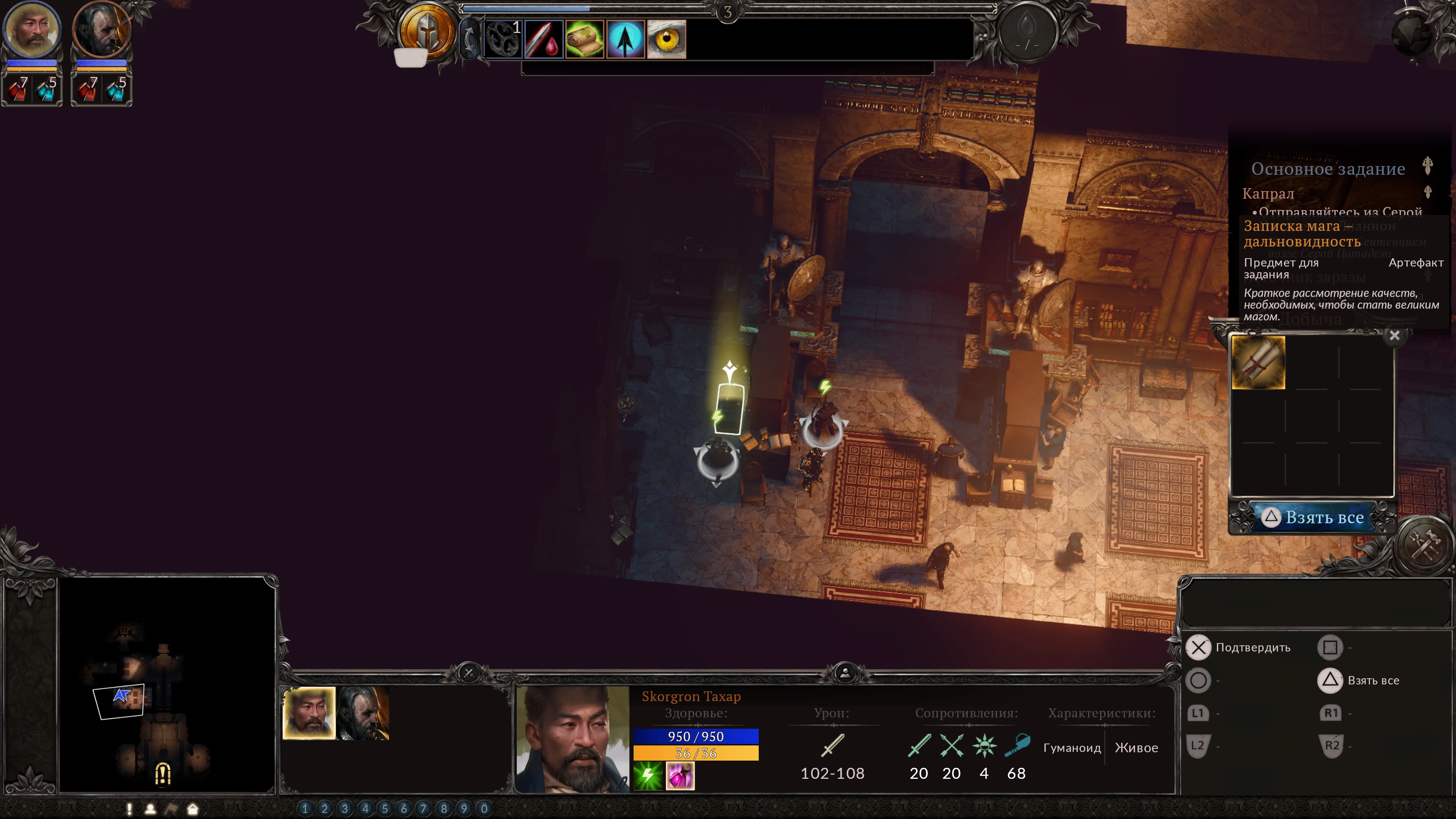Select the dark-haired hero portrait in the top-left corner
The height and width of the screenshot is (819, 1456).
click(102, 30)
